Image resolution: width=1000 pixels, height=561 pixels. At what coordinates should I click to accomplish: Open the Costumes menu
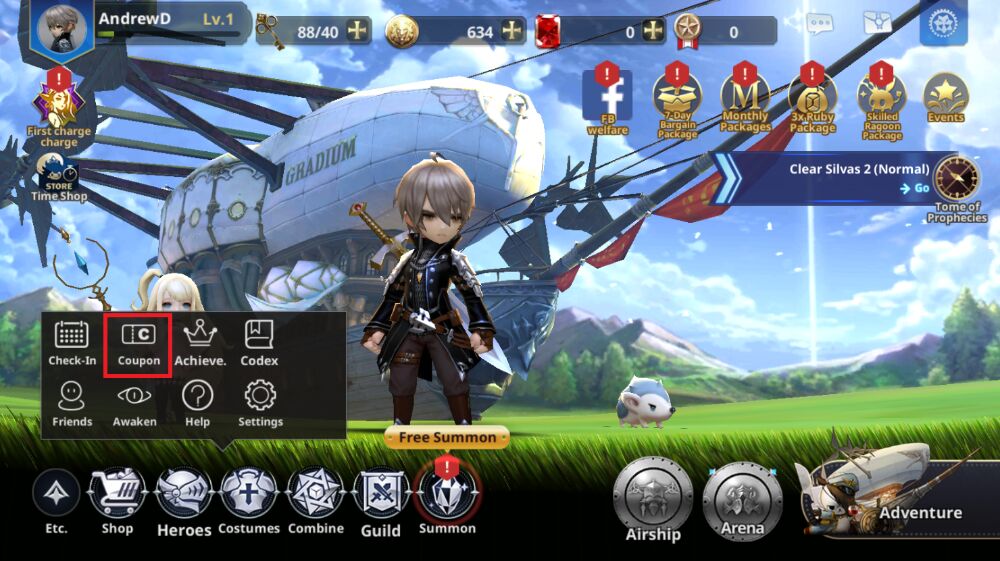[x=249, y=499]
